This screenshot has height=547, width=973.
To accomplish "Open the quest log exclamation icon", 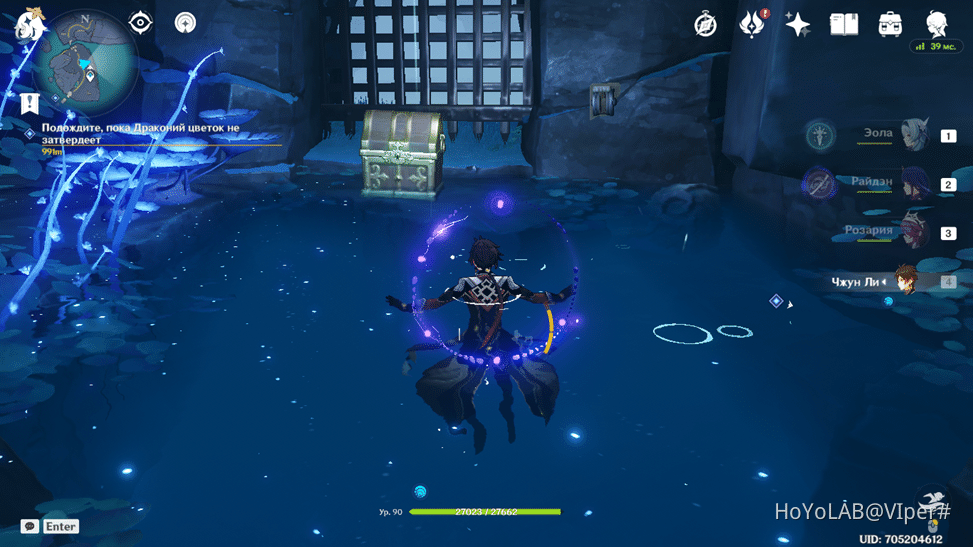I will pyautogui.click(x=29, y=102).
